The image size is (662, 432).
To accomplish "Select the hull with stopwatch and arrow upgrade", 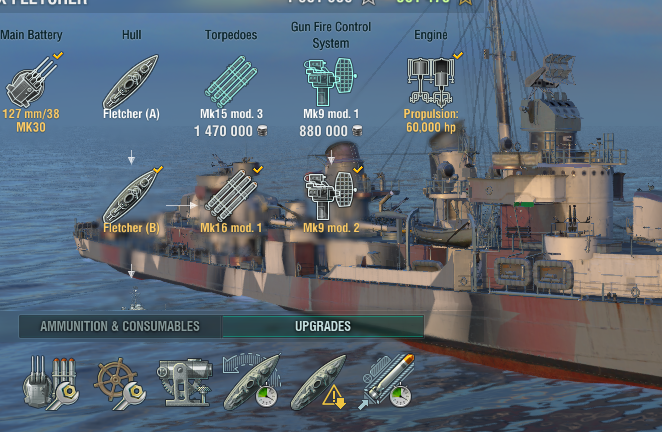I will (251, 381).
